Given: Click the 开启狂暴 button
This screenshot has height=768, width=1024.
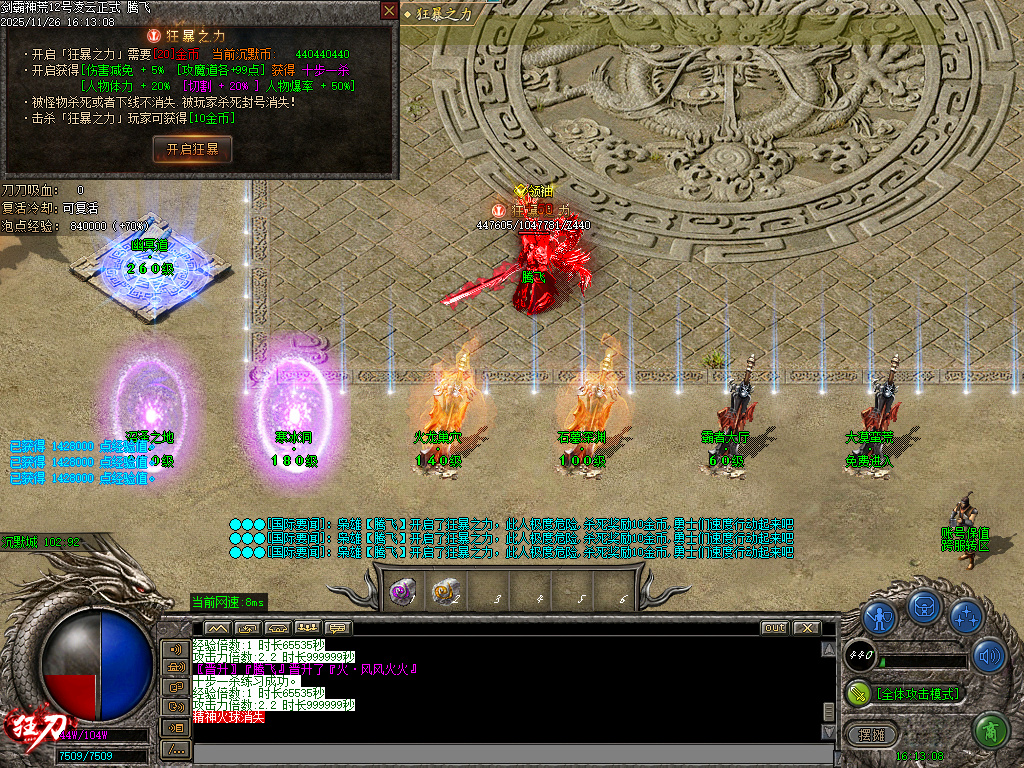Looking at the screenshot, I should (x=192, y=149).
